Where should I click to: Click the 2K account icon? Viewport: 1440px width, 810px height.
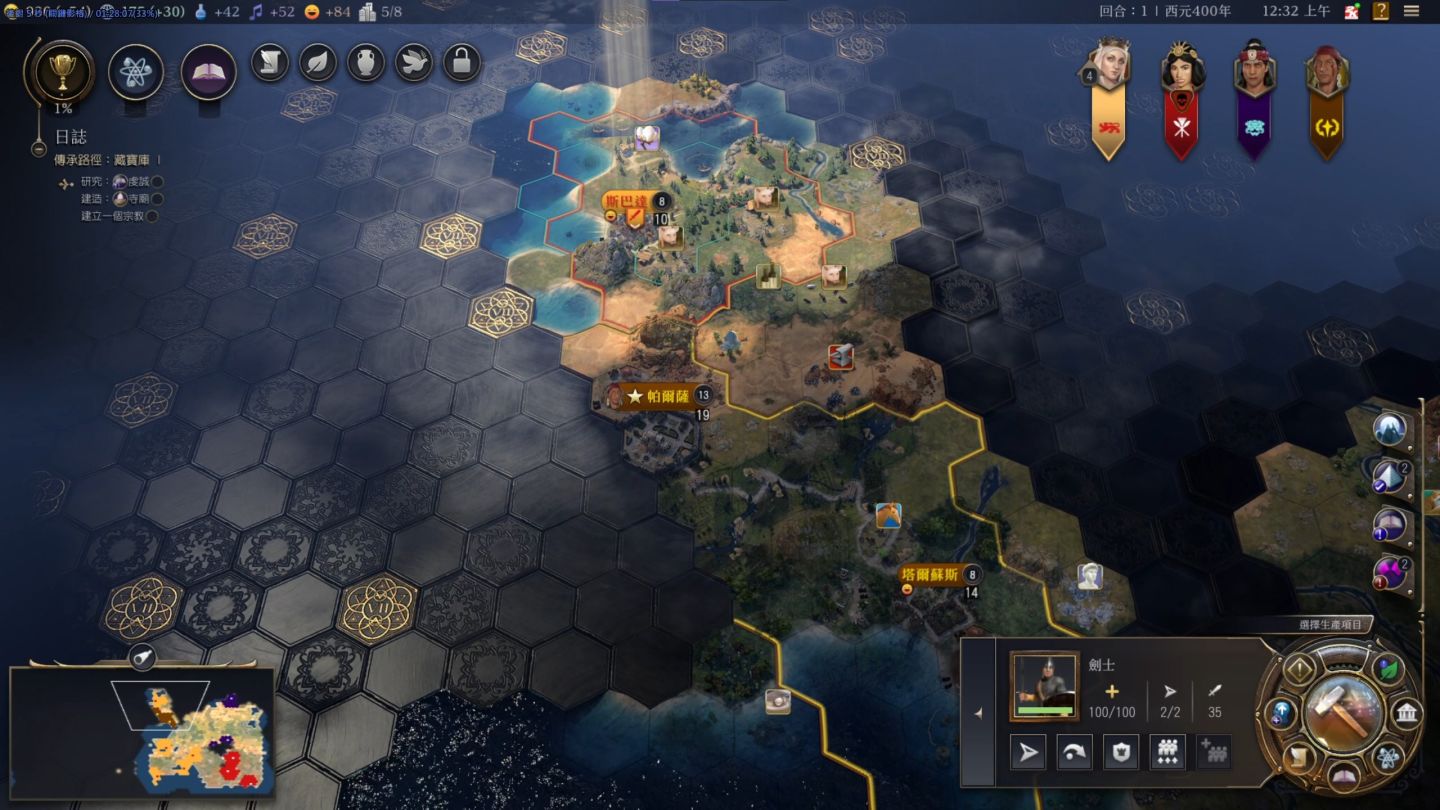1352,11
